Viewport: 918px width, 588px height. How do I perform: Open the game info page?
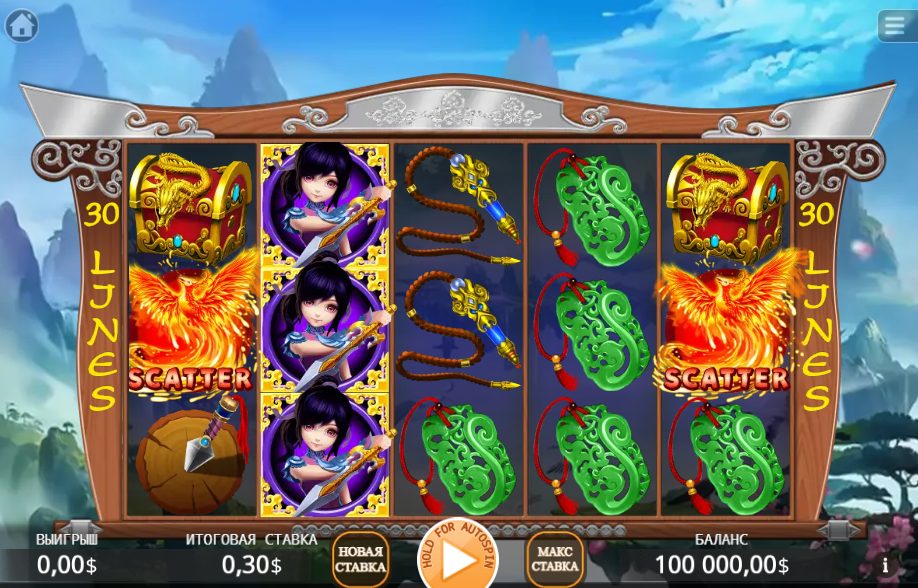(x=884, y=565)
